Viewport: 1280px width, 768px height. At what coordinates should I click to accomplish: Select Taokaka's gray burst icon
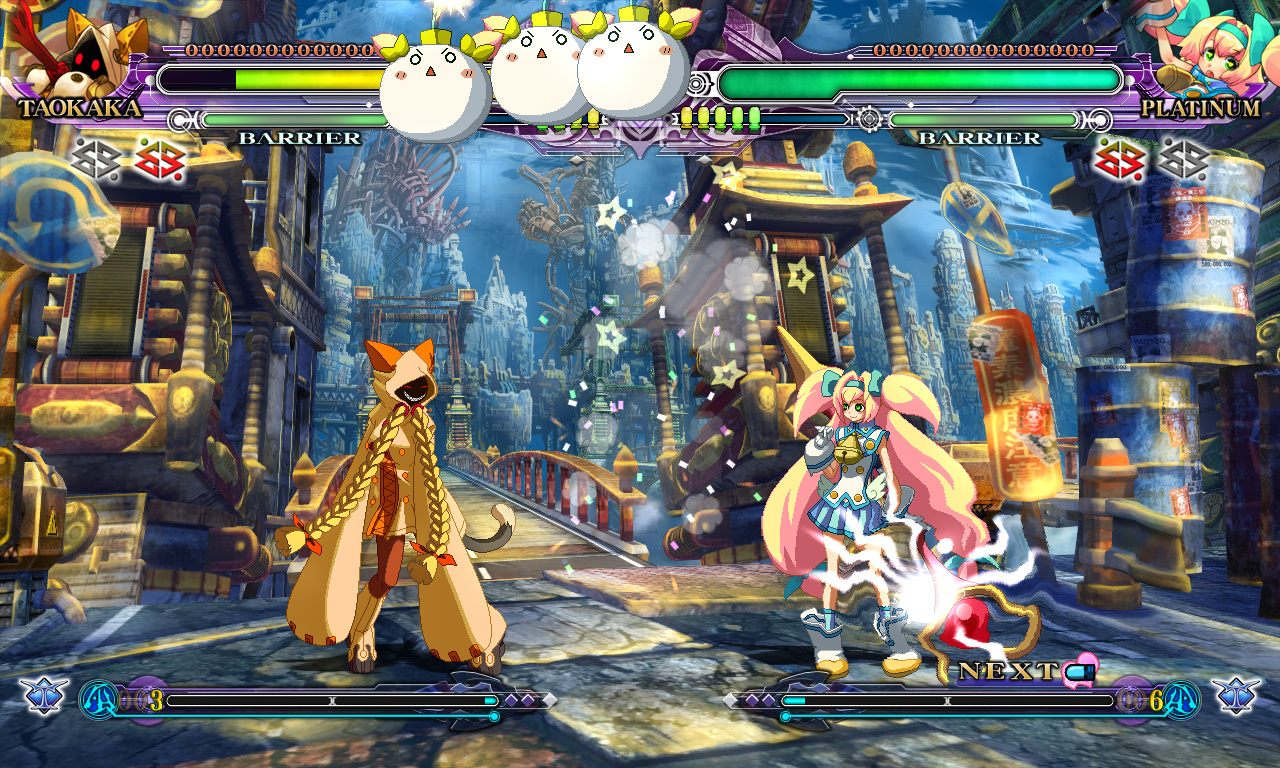96,159
